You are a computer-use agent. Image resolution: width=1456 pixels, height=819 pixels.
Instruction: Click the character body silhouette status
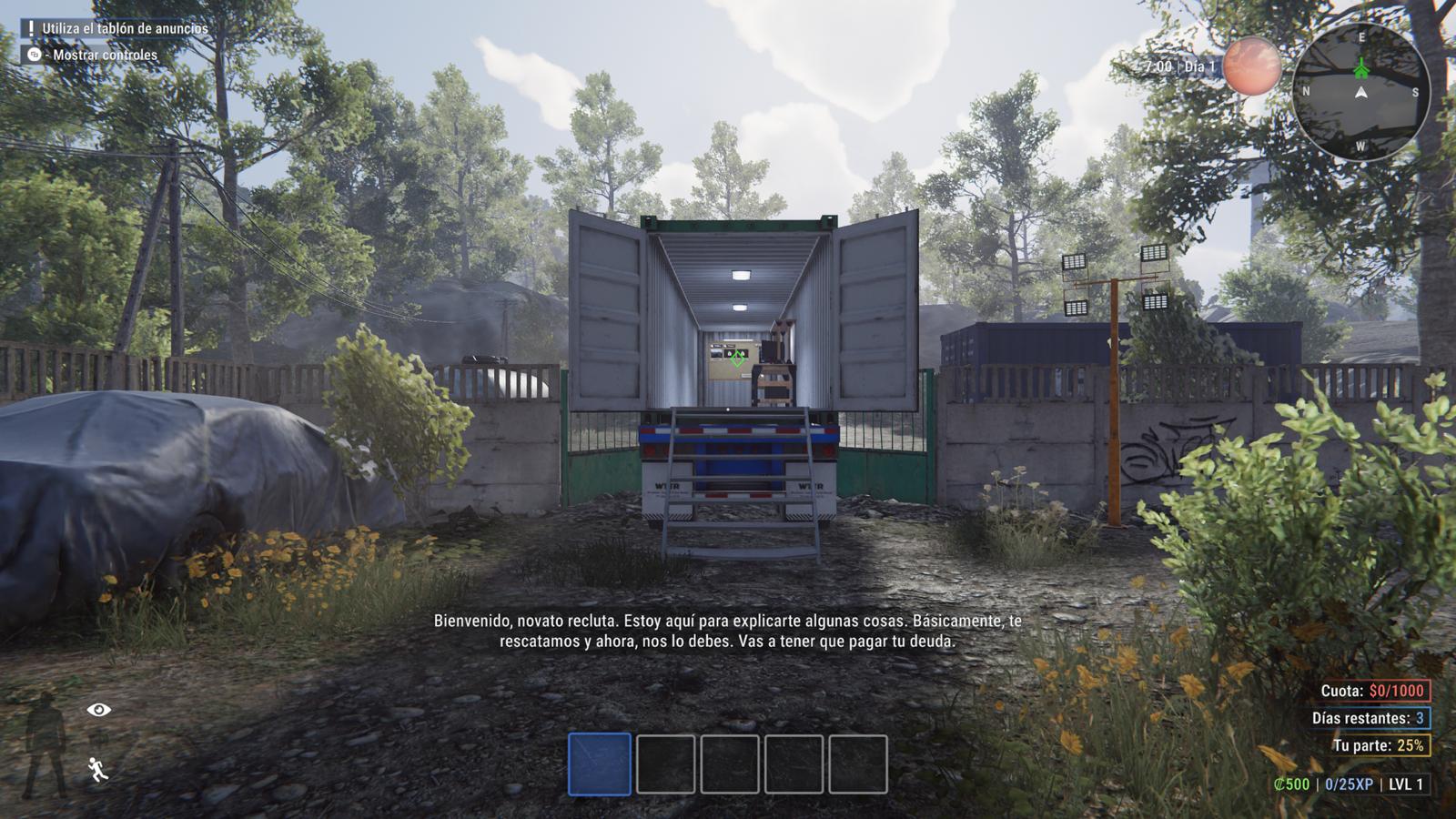pyautogui.click(x=45, y=742)
